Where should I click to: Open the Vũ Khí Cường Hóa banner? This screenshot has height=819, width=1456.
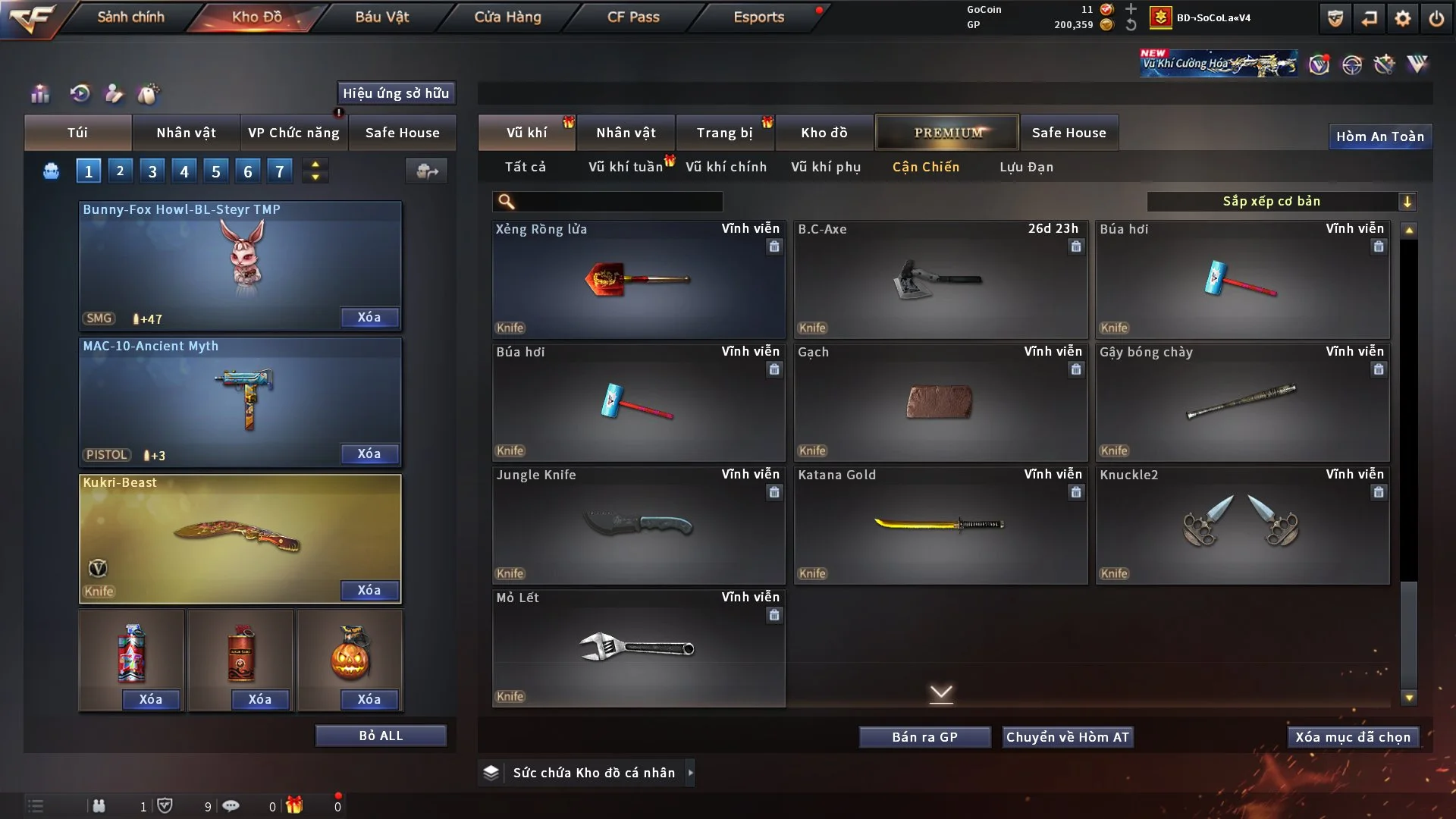(1218, 63)
